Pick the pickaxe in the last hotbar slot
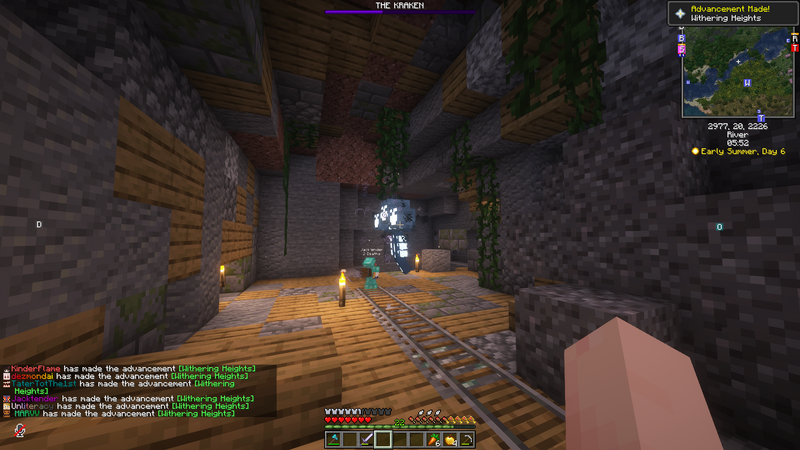This screenshot has width=800, height=450. click(x=466, y=439)
